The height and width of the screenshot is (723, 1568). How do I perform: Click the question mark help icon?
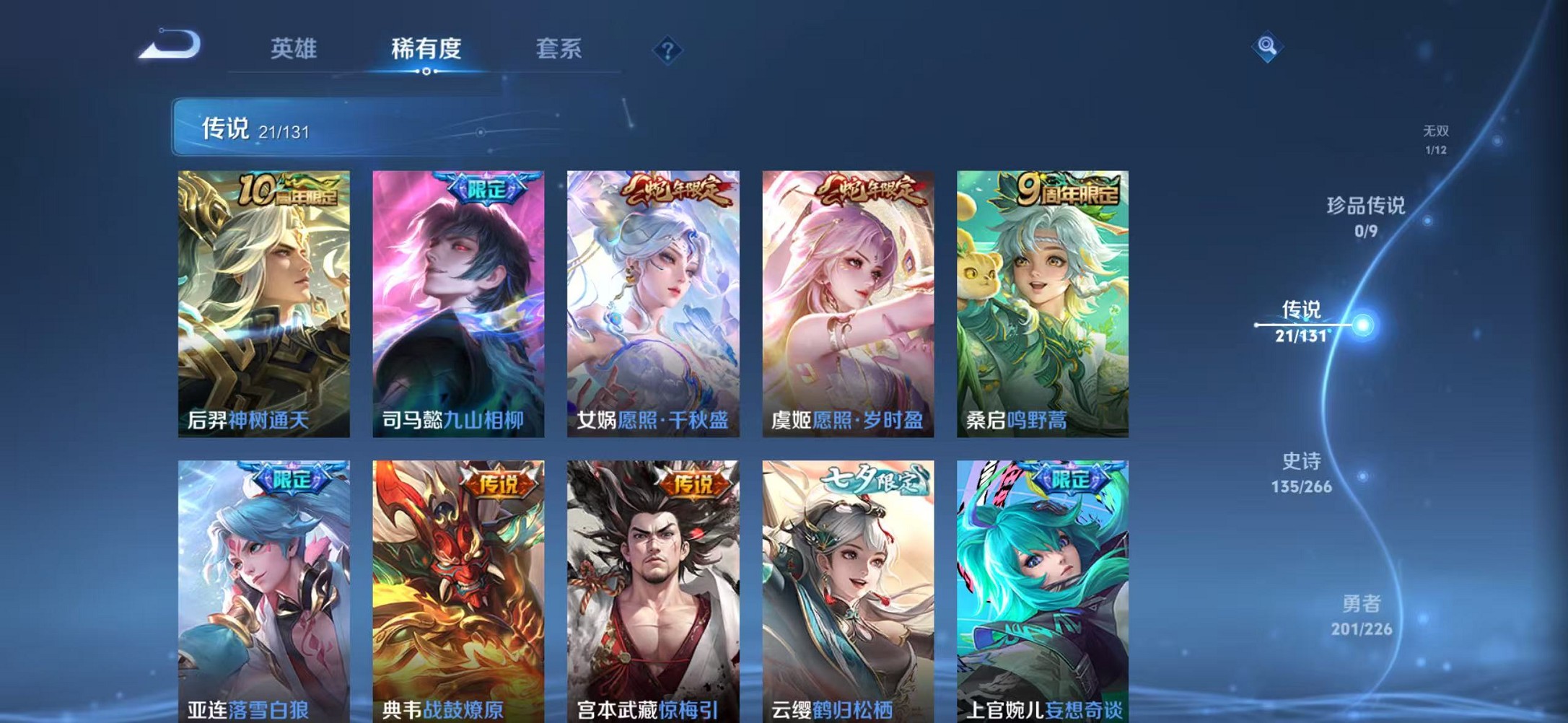(667, 51)
